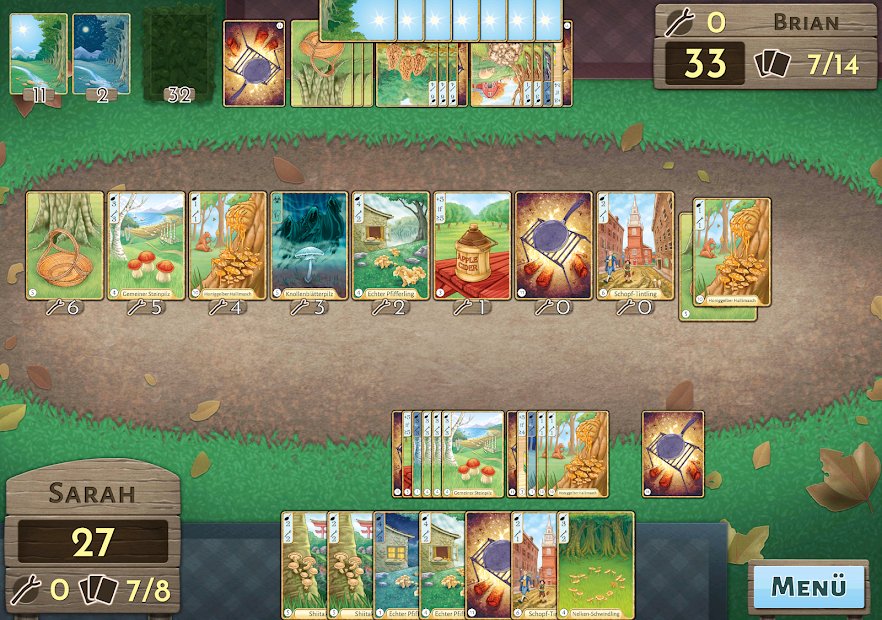Select the Knollenblätterpilz card in the forest
This screenshot has height=620, width=882.
pos(309,245)
